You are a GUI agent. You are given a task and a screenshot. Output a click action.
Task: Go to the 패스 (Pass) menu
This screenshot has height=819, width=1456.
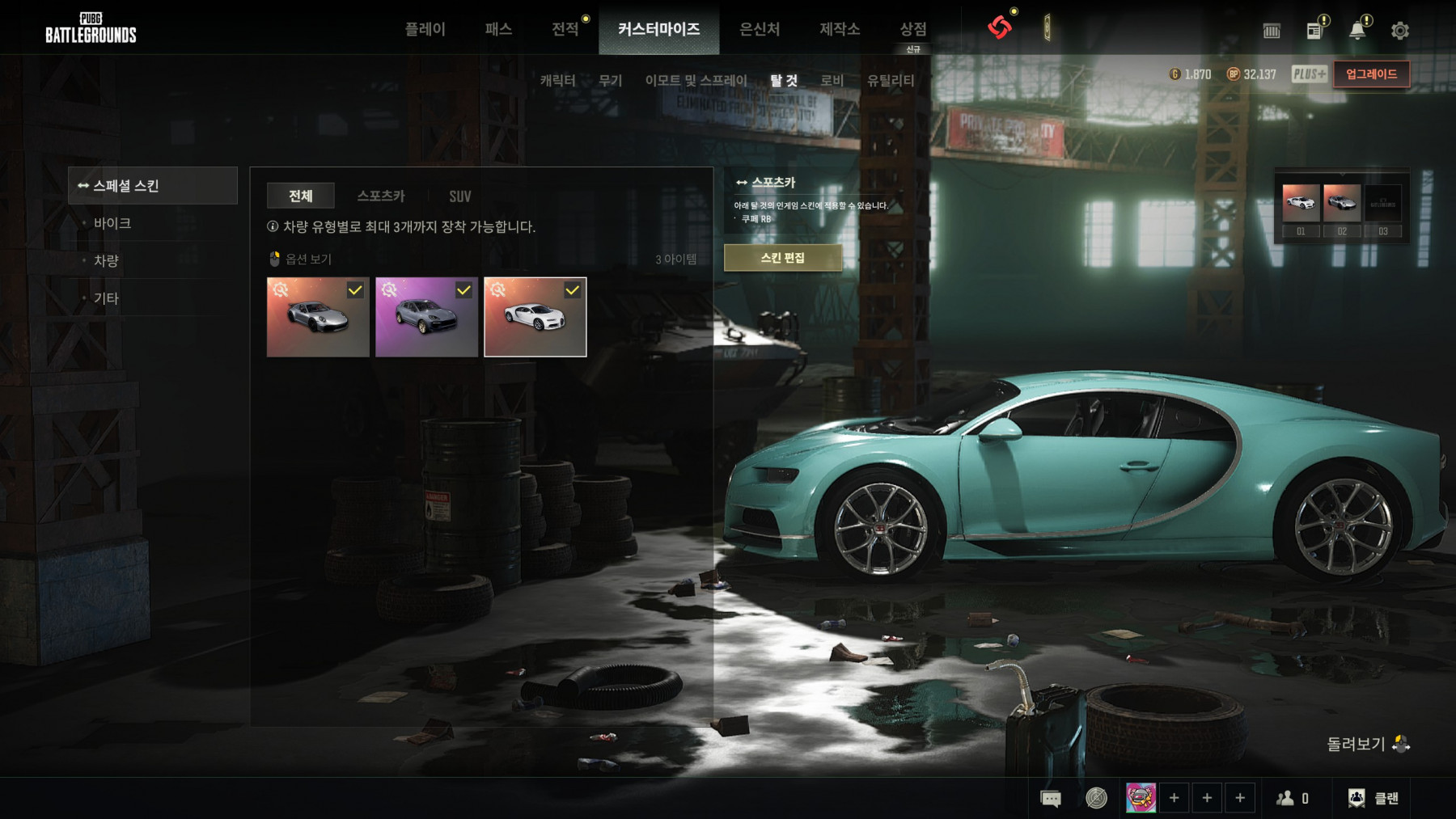click(498, 29)
